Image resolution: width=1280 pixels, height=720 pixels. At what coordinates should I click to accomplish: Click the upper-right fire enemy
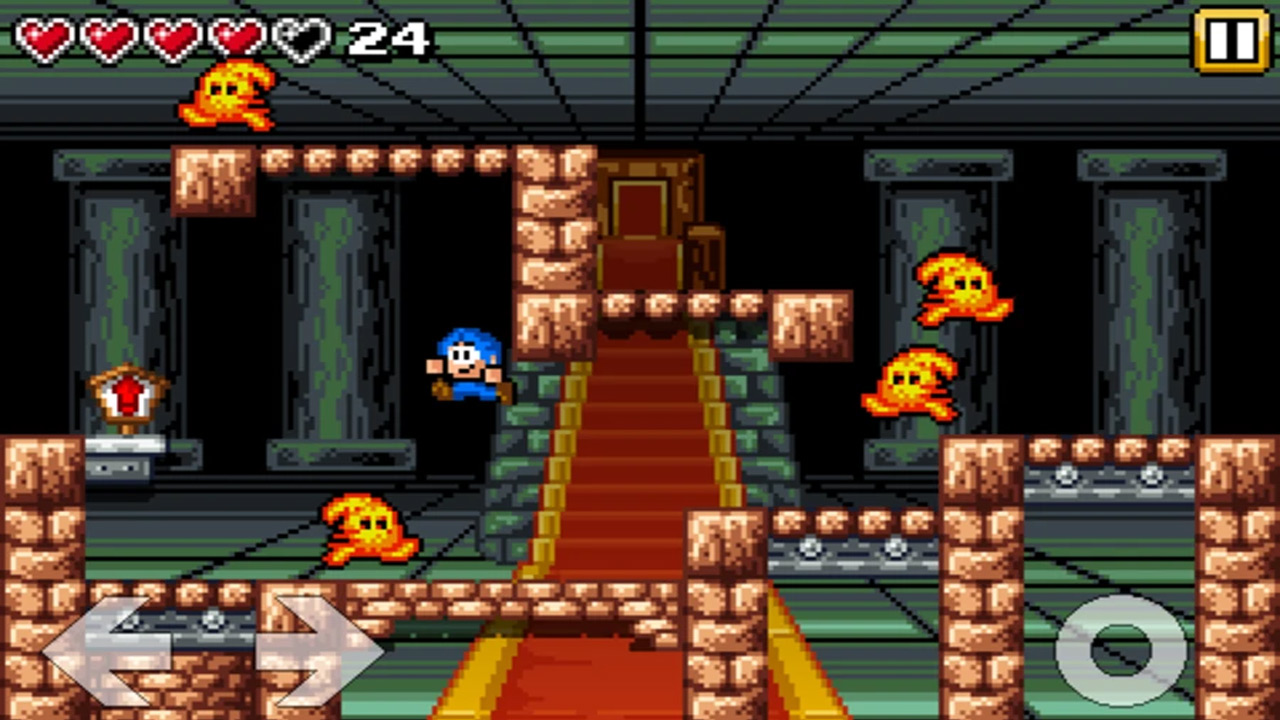(x=960, y=290)
